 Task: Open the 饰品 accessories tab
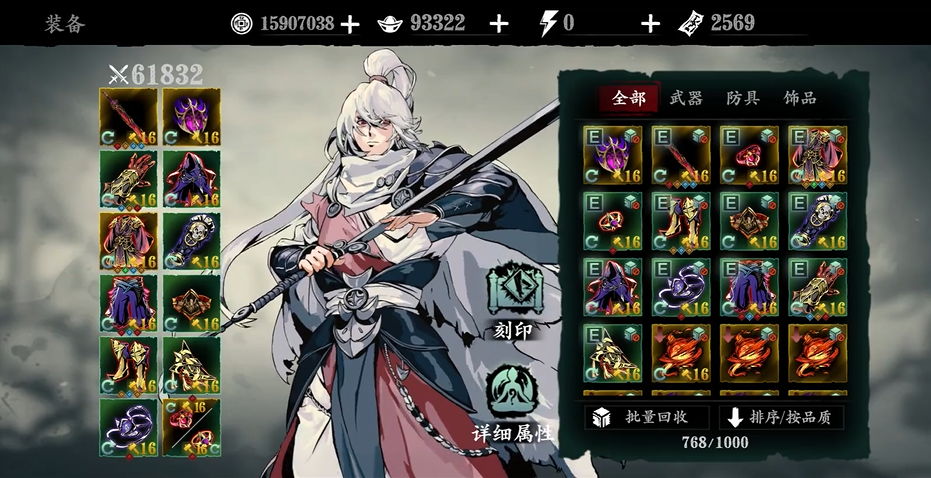800,98
